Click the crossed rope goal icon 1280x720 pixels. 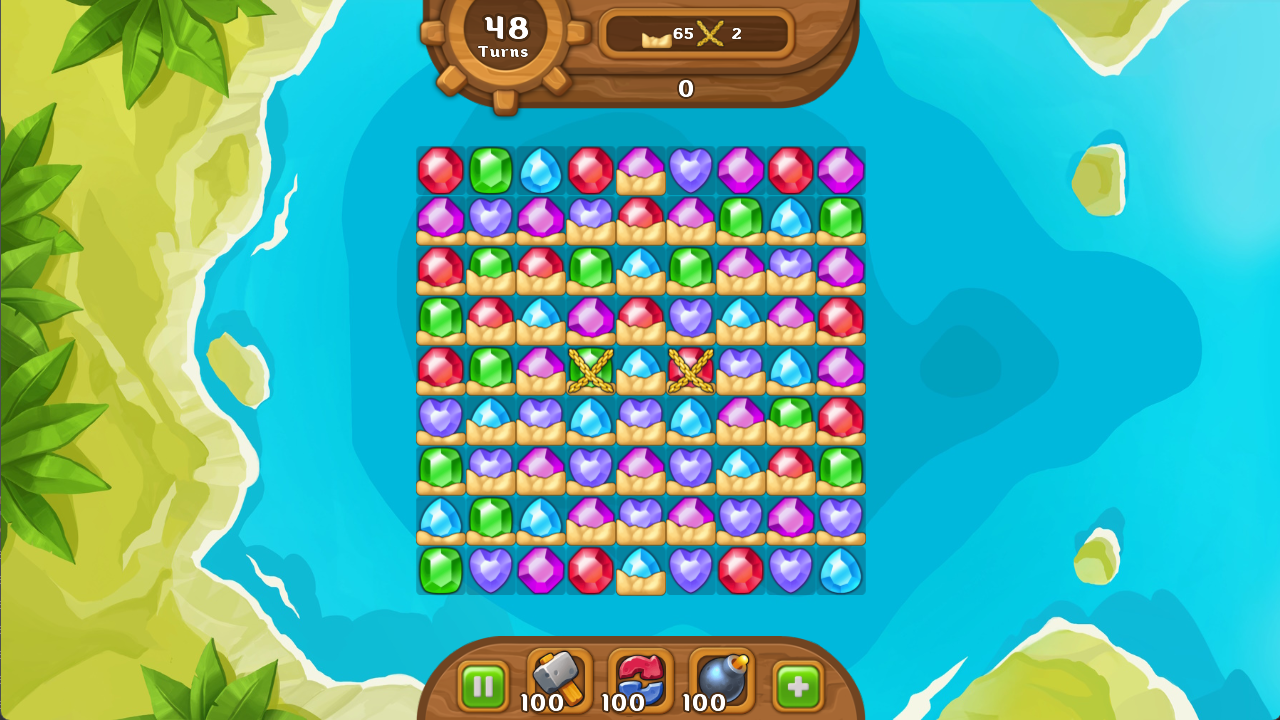(712, 33)
